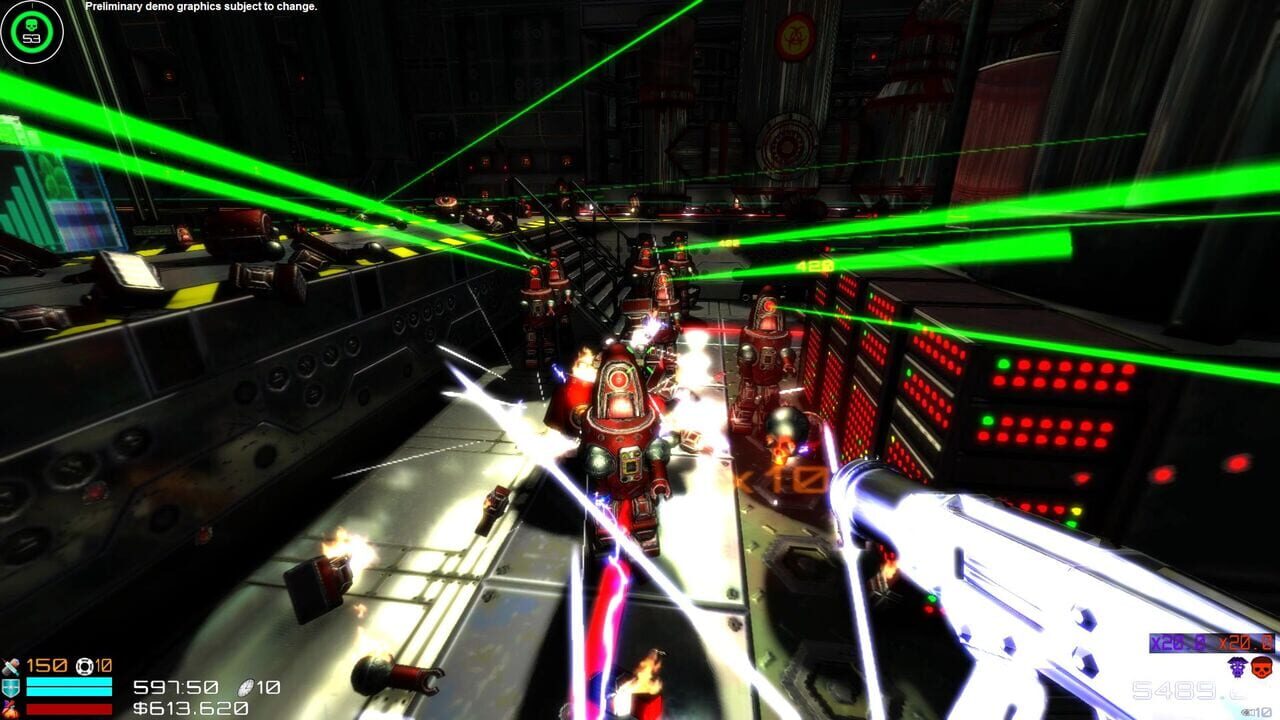
Task: Click the red skull icon bottom-right
Action: [x=1262, y=668]
